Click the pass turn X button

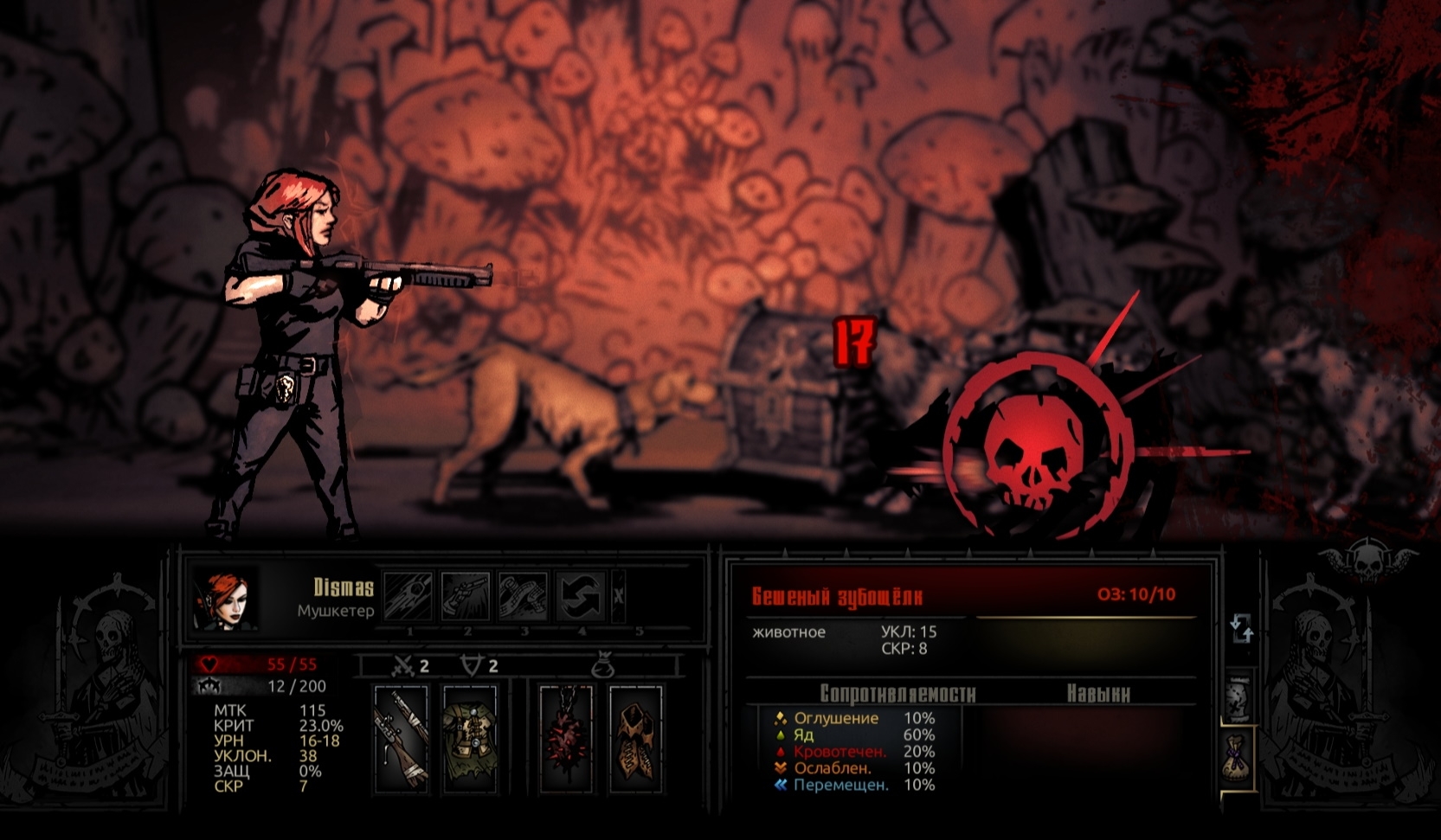click(x=618, y=596)
